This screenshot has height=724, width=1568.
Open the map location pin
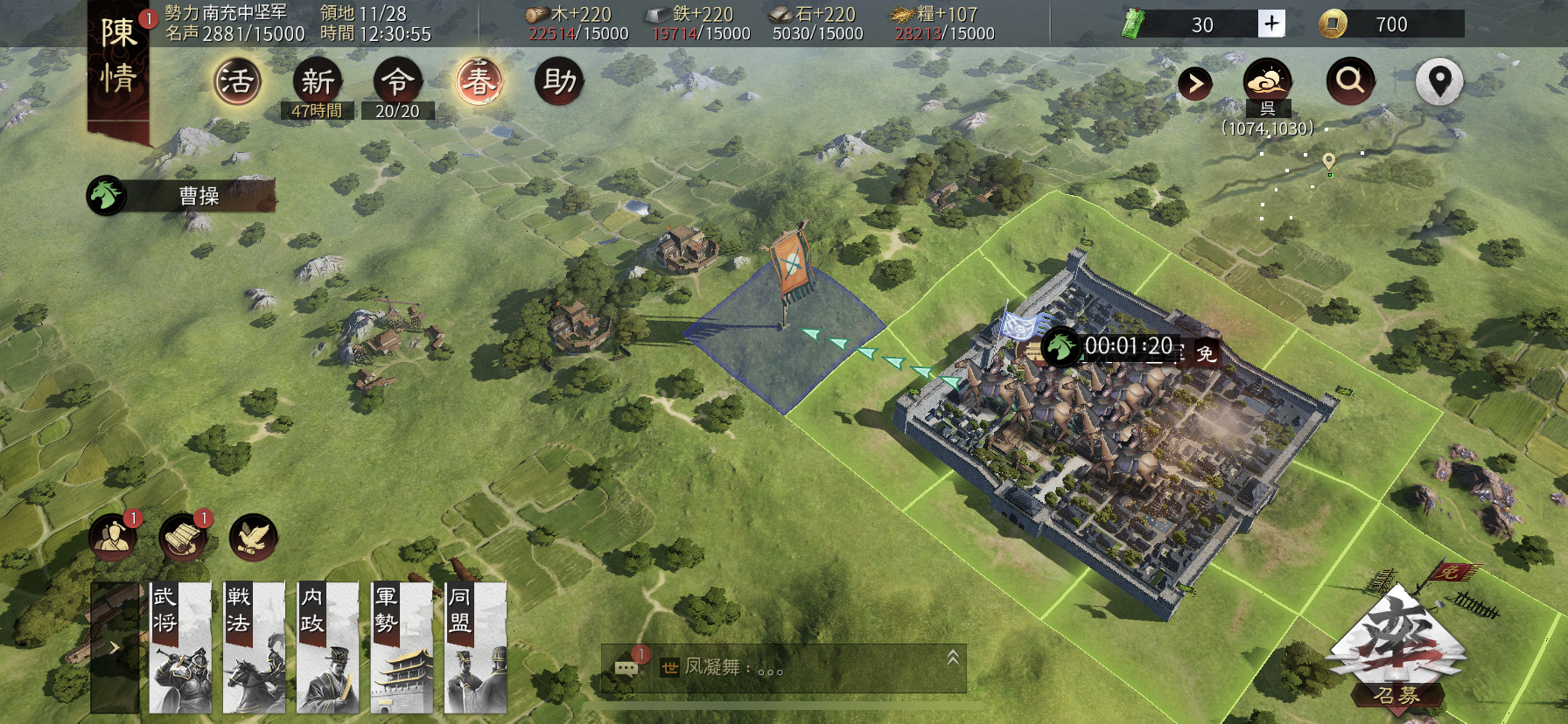coord(1439,81)
